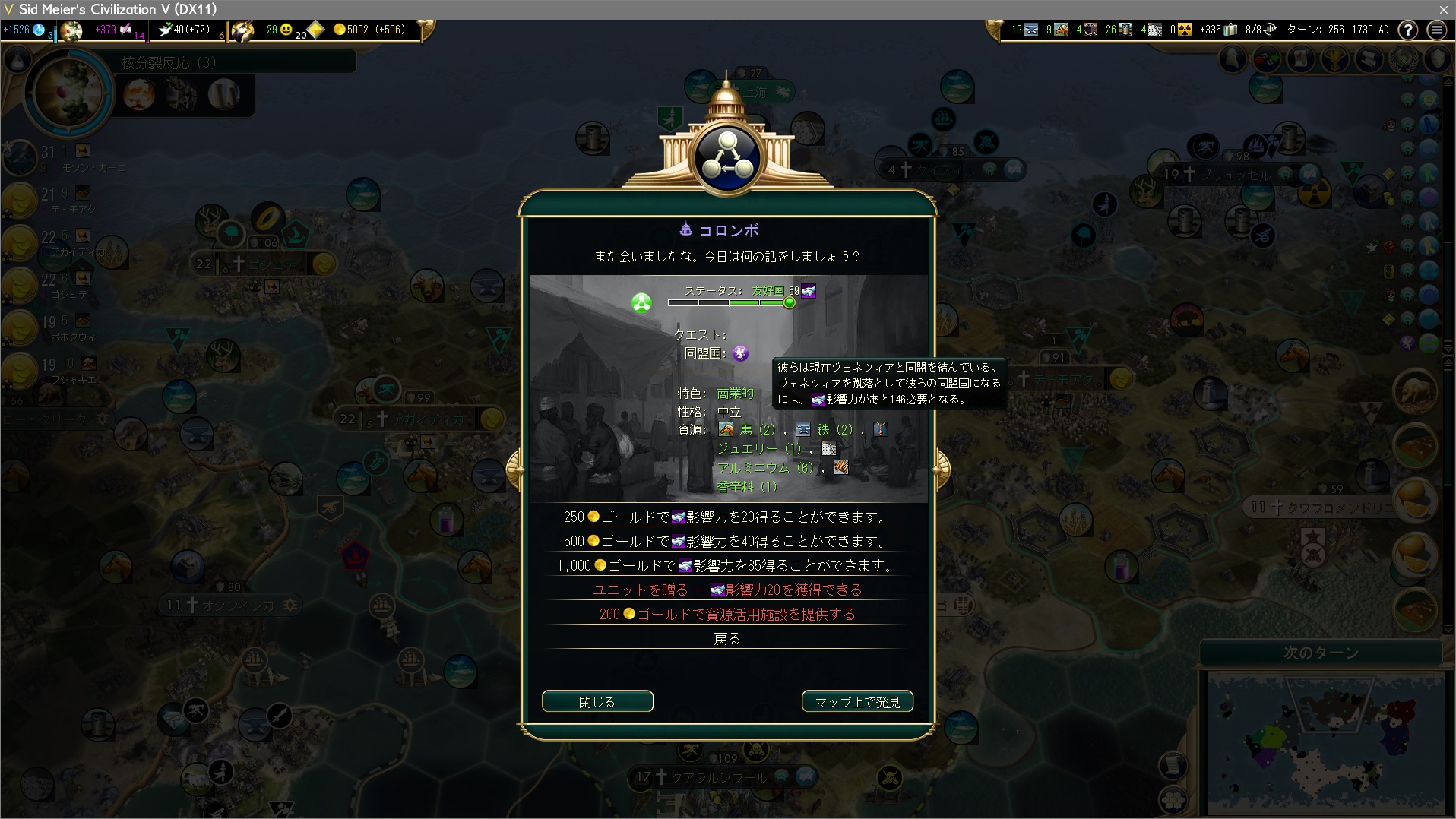1456x819 pixels.
Task: Close the city-state dialog with 閉じる
Action: tap(597, 701)
